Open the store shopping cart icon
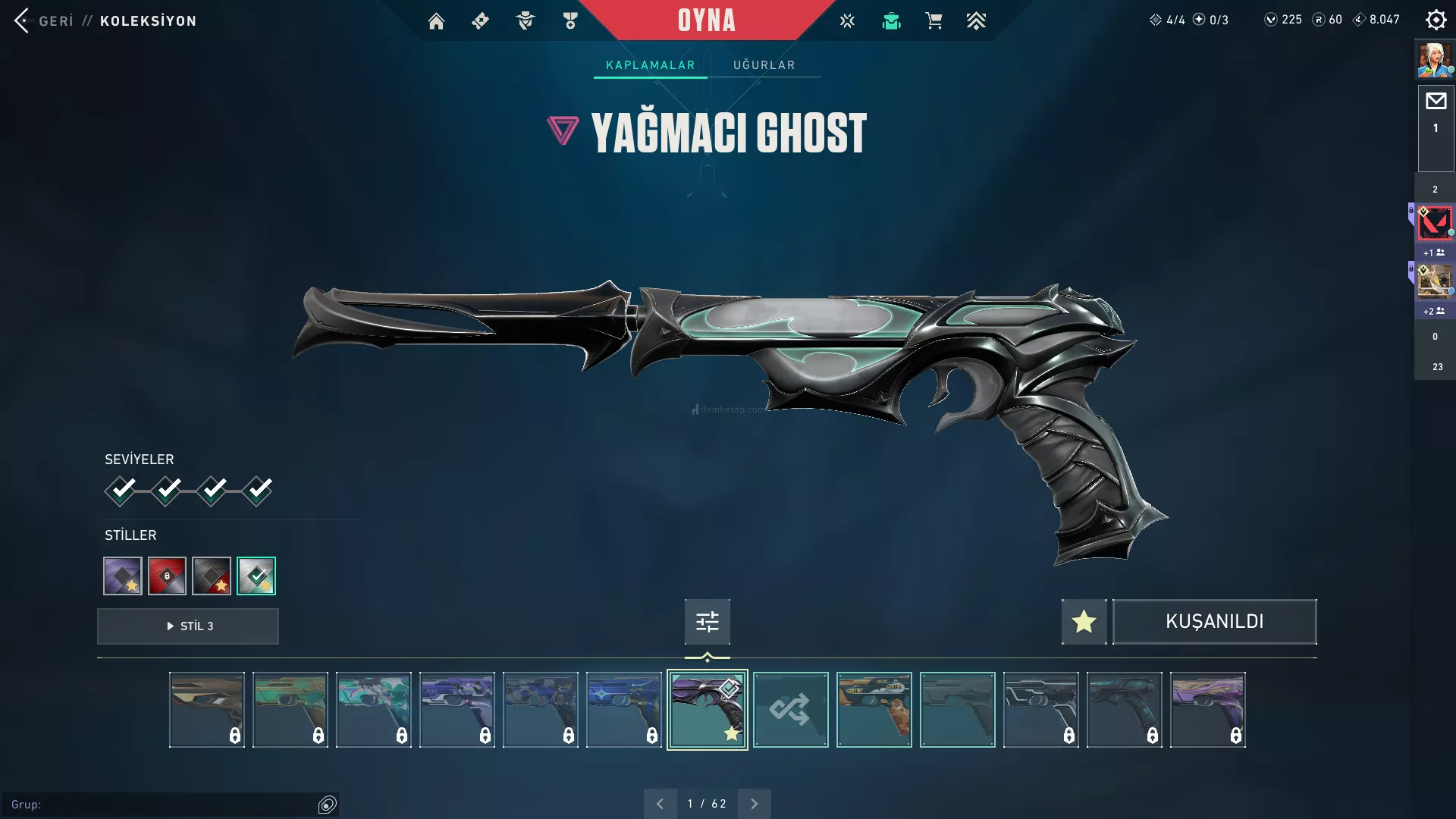 tap(934, 21)
